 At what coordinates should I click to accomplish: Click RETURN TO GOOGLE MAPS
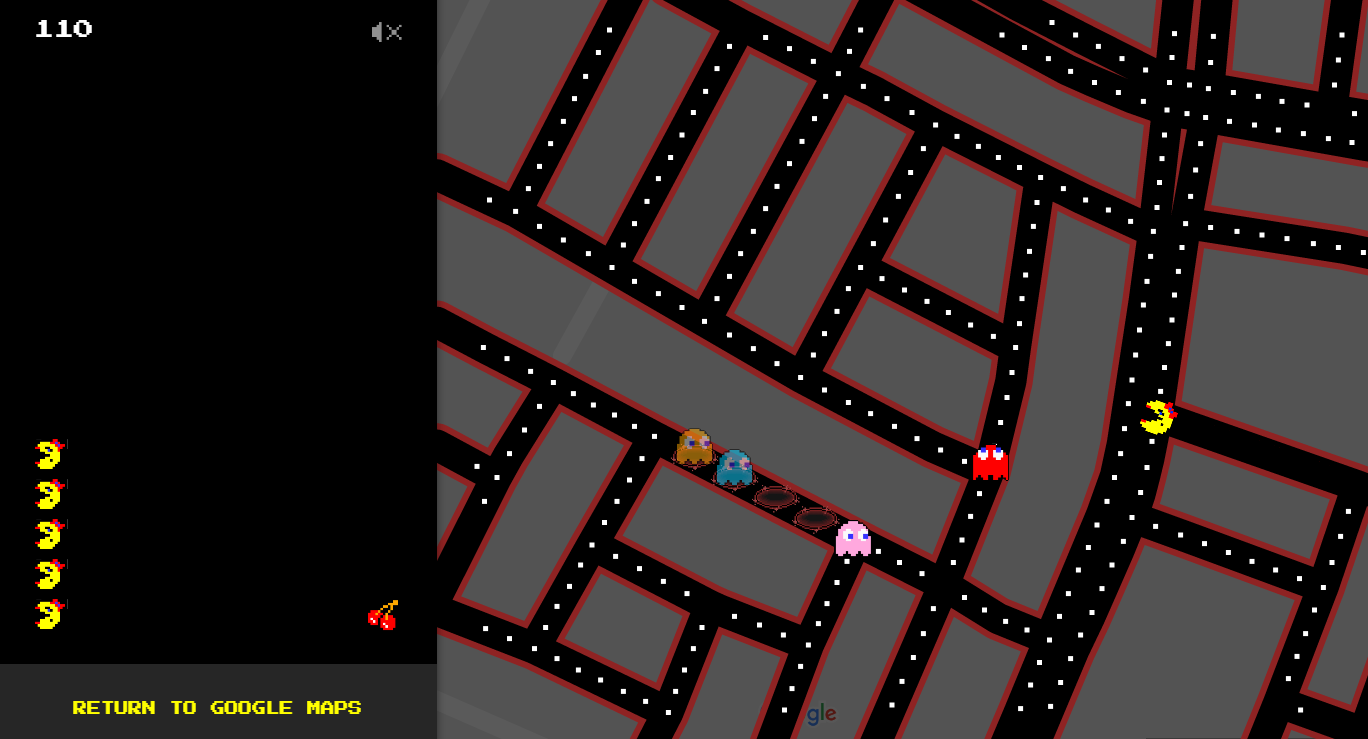(216, 707)
